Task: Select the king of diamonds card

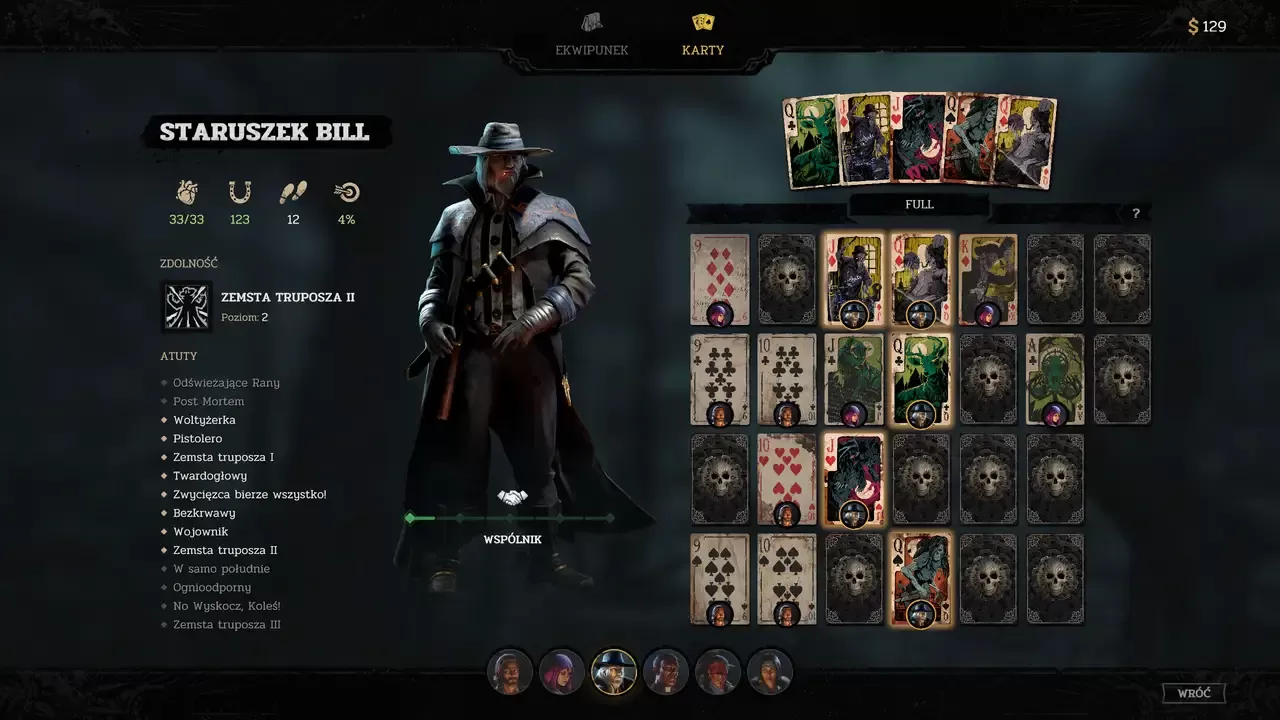Action: point(987,279)
